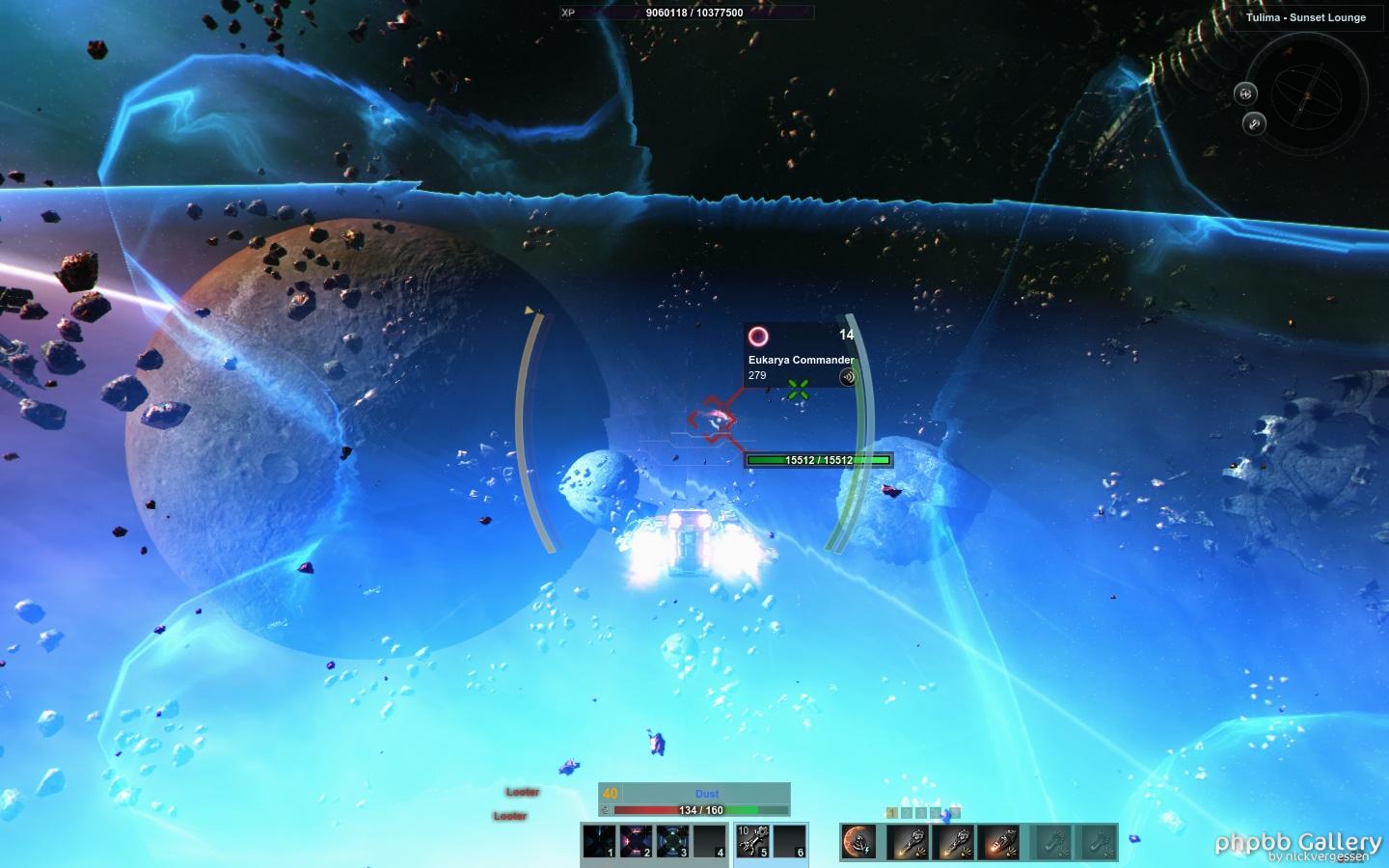The image size is (1389, 868).
Task: Activate the ability in hotbar slot 1
Action: point(599,841)
